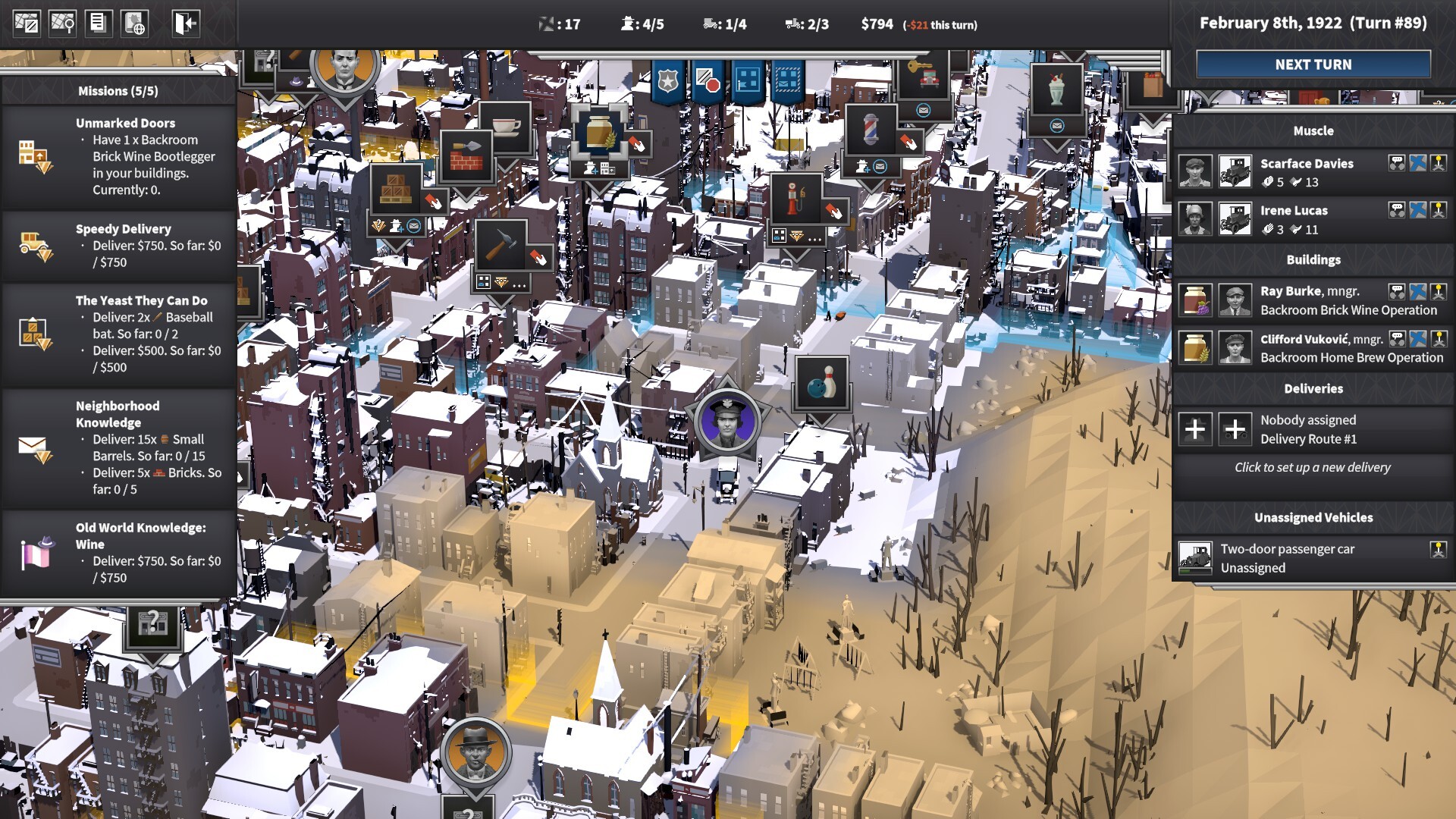Click to set up a new delivery
The width and height of the screenshot is (1456, 819).
pos(1312,467)
